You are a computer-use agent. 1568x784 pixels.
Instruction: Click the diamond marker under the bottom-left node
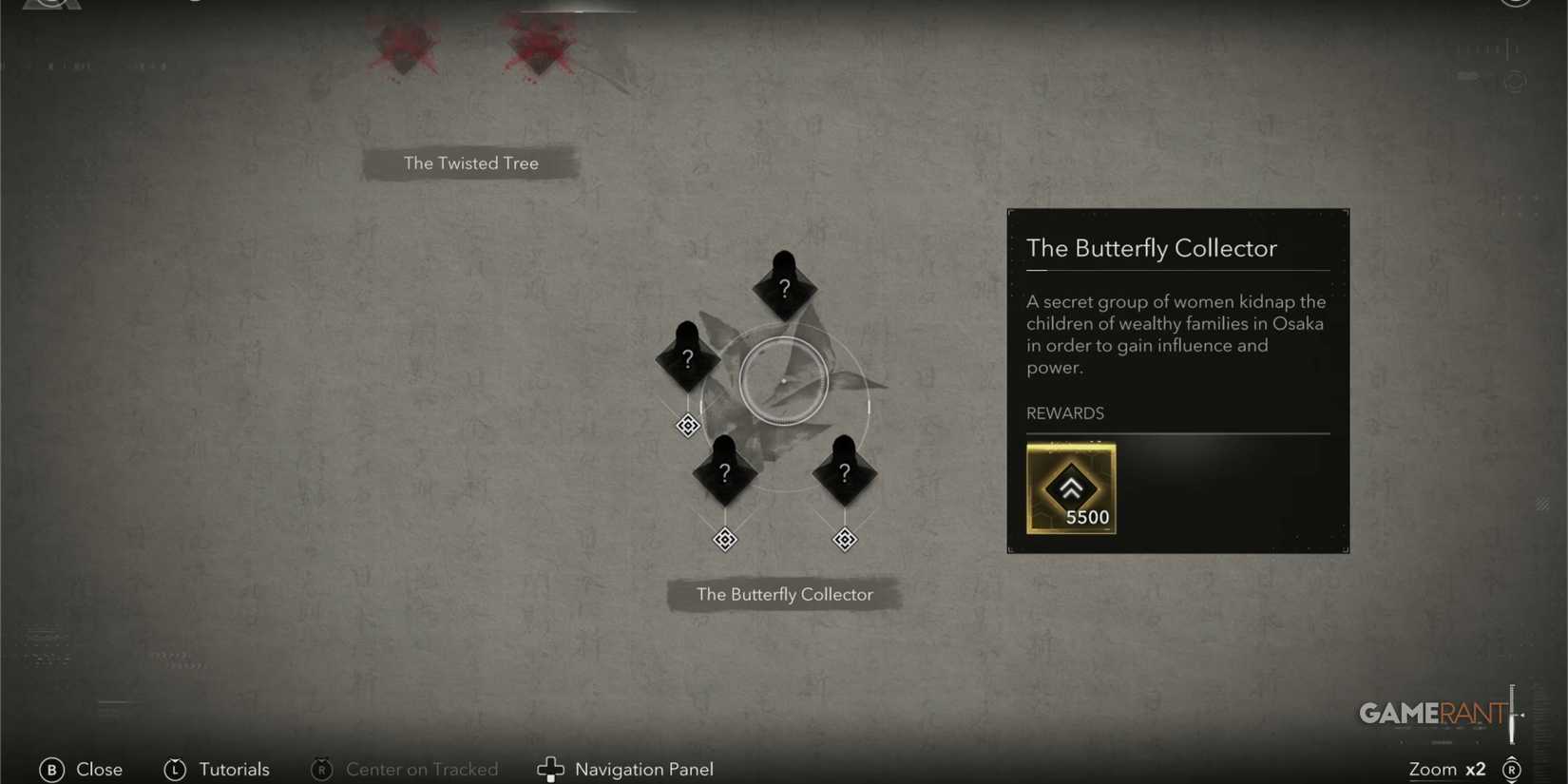[x=724, y=539]
